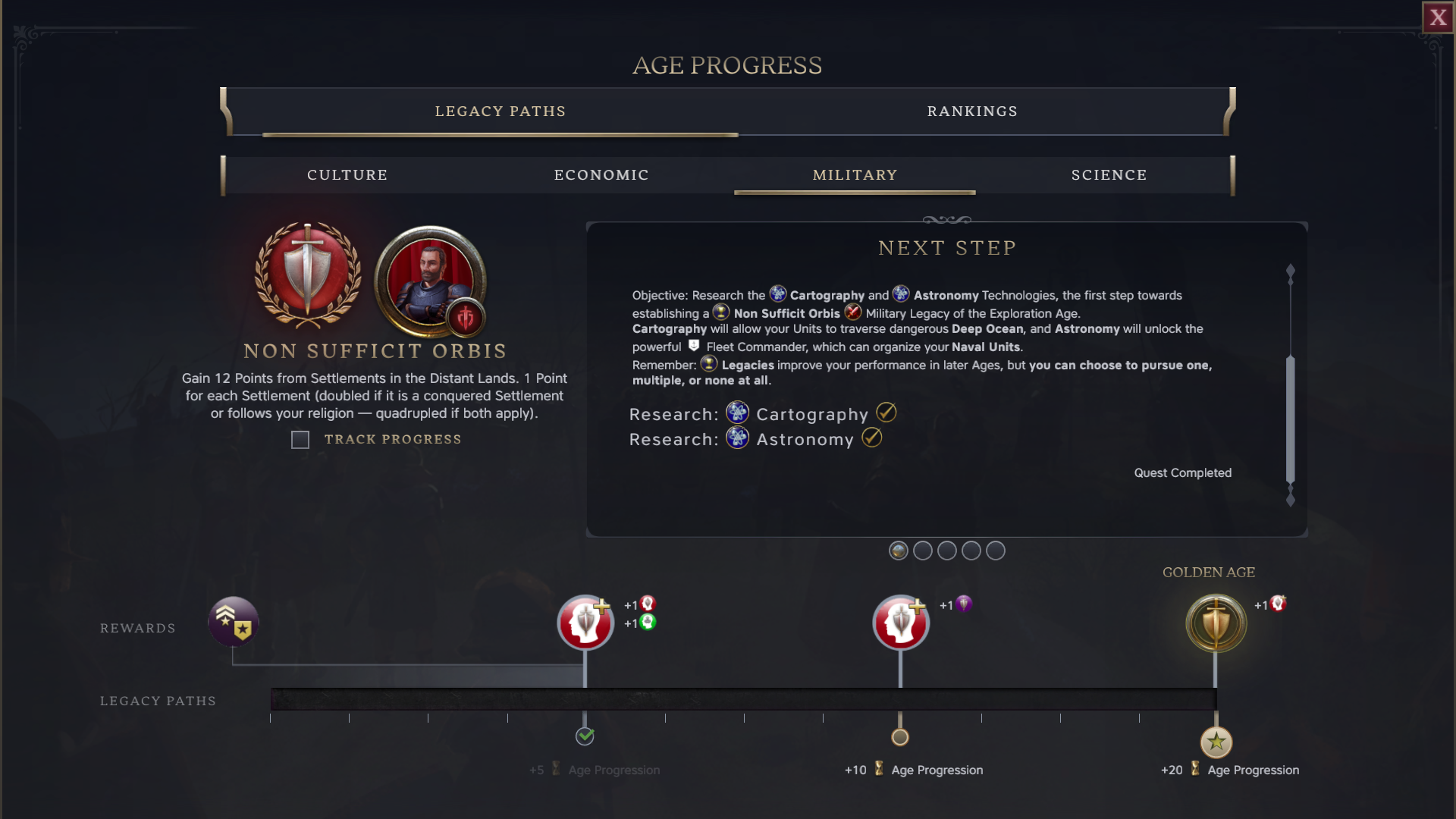Select the Science legacy path

(x=1109, y=175)
